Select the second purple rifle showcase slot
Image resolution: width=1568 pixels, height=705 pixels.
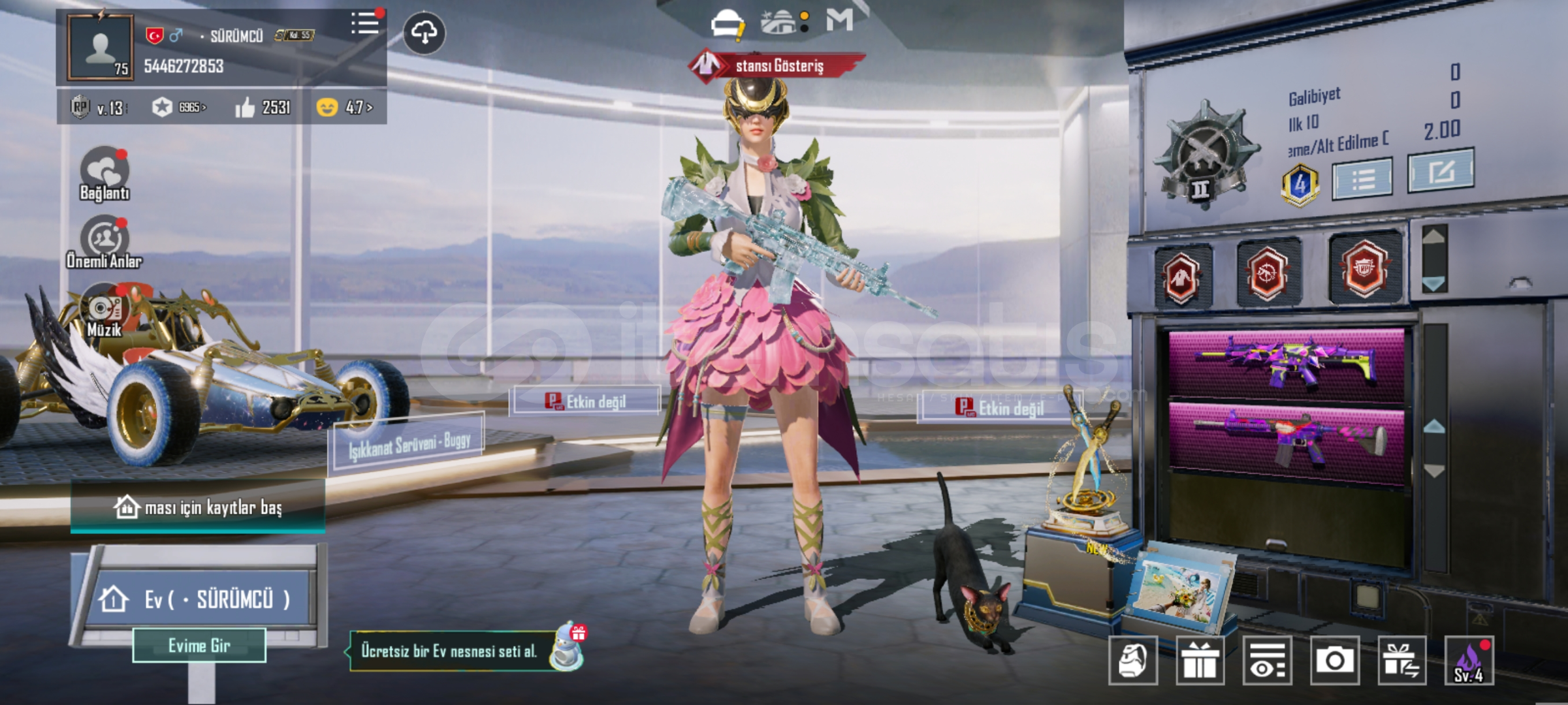coord(1285,436)
